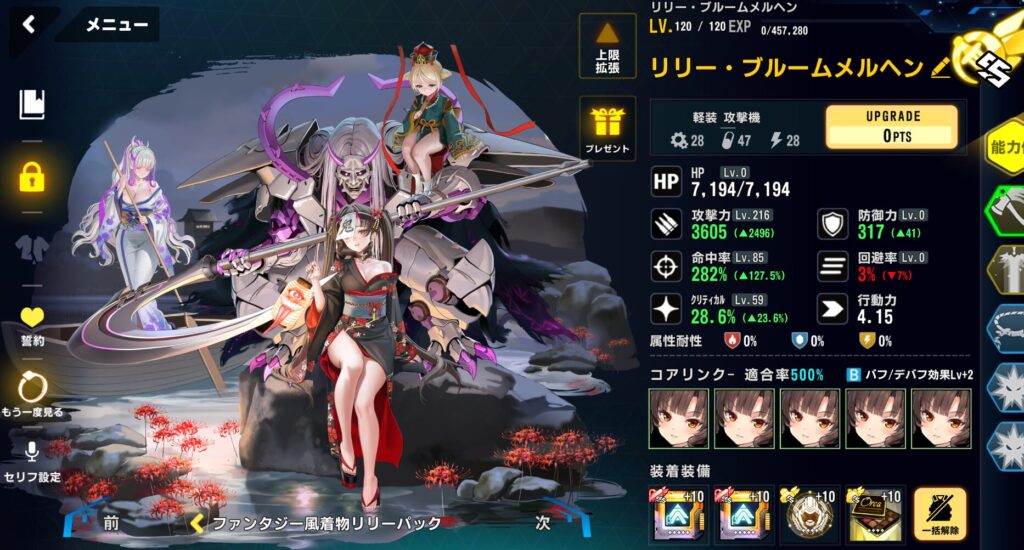The image size is (1024, 550).
Task: Click 一括解除 to unequip all
Action: coord(939,513)
